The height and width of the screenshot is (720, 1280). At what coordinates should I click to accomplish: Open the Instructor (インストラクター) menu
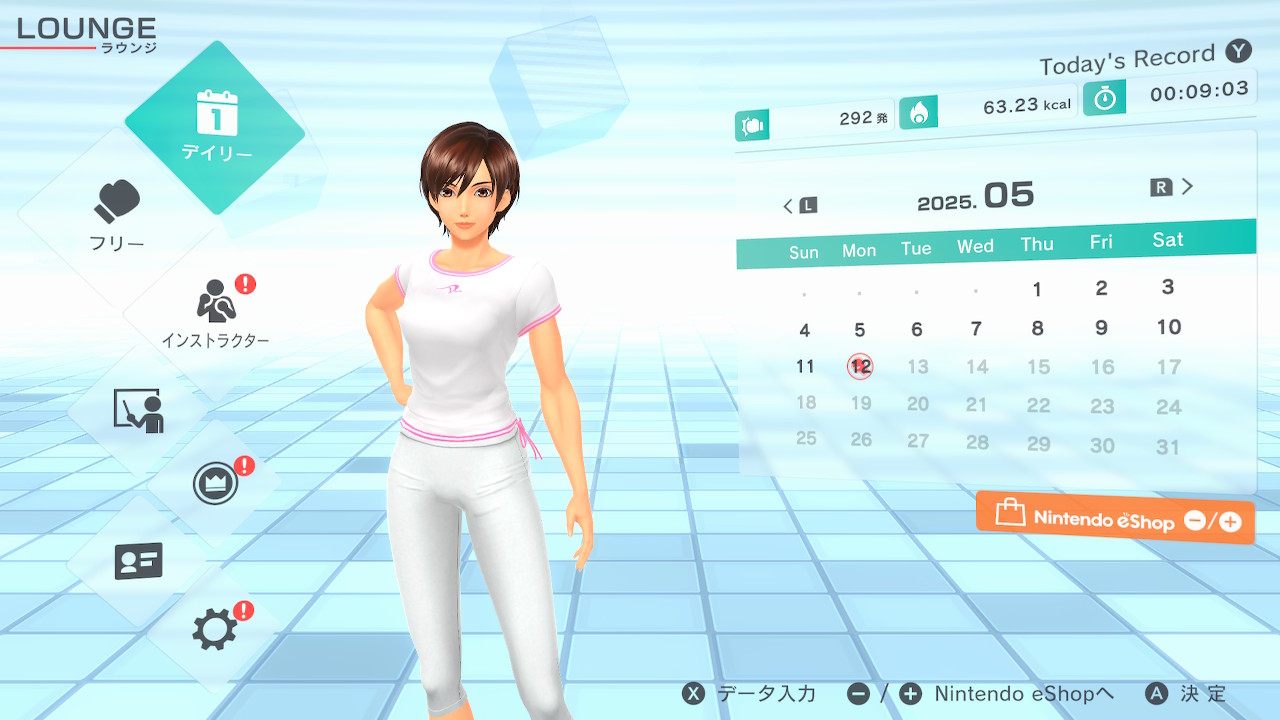[x=216, y=312]
